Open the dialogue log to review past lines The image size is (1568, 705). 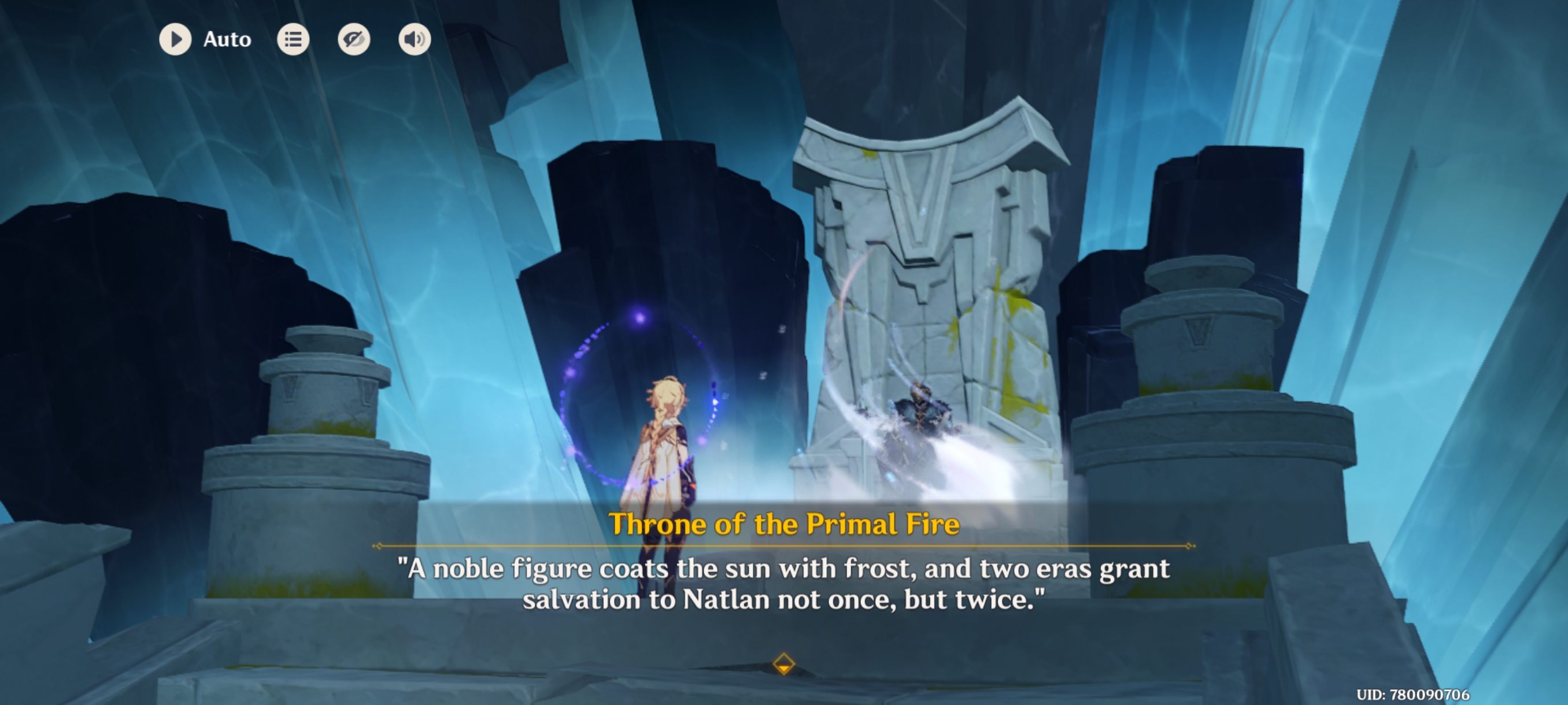[x=293, y=39]
